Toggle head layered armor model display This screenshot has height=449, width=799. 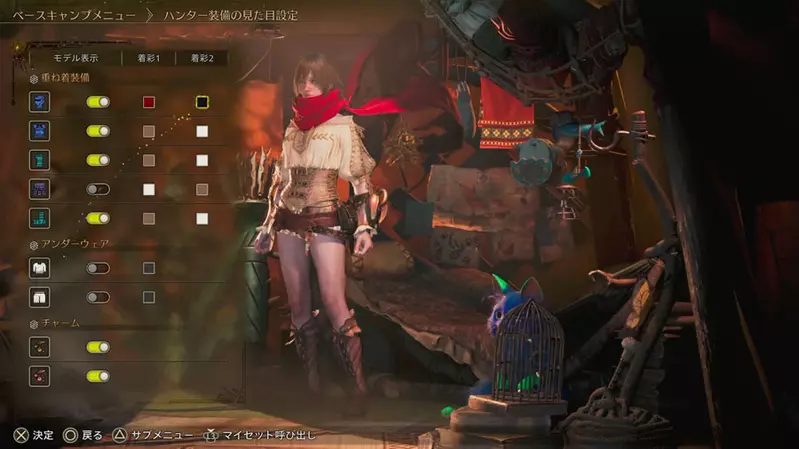98,102
